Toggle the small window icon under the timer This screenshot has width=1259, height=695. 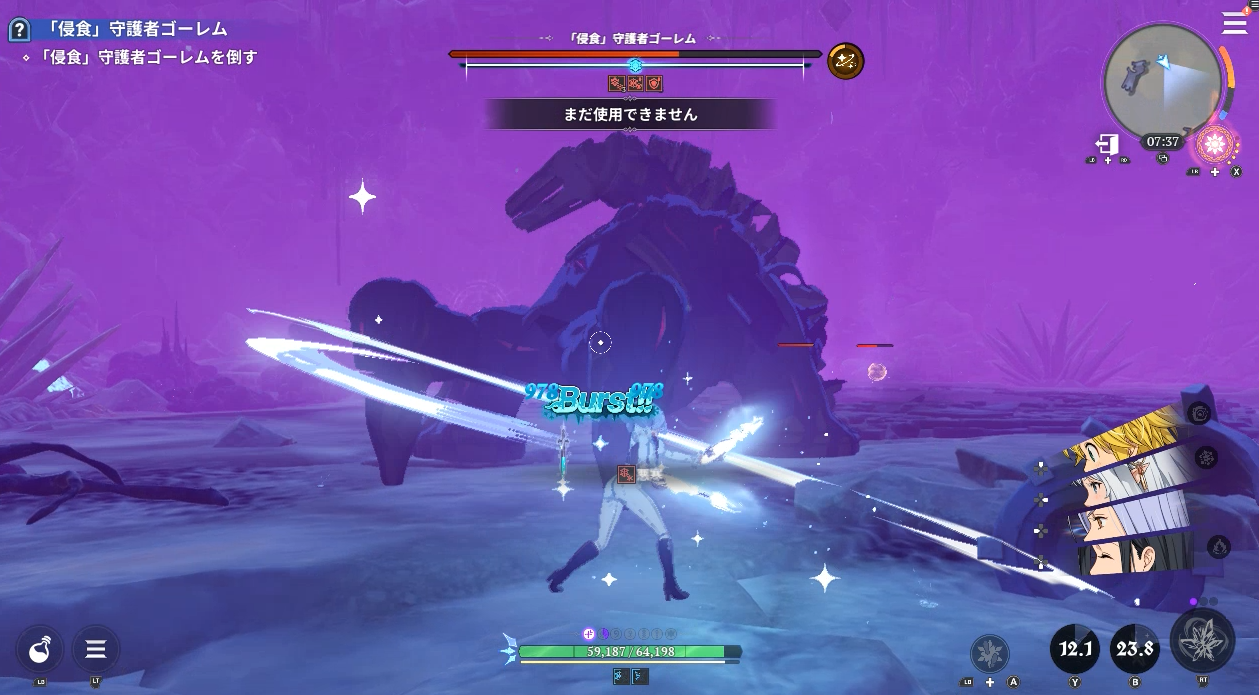(x=1163, y=159)
